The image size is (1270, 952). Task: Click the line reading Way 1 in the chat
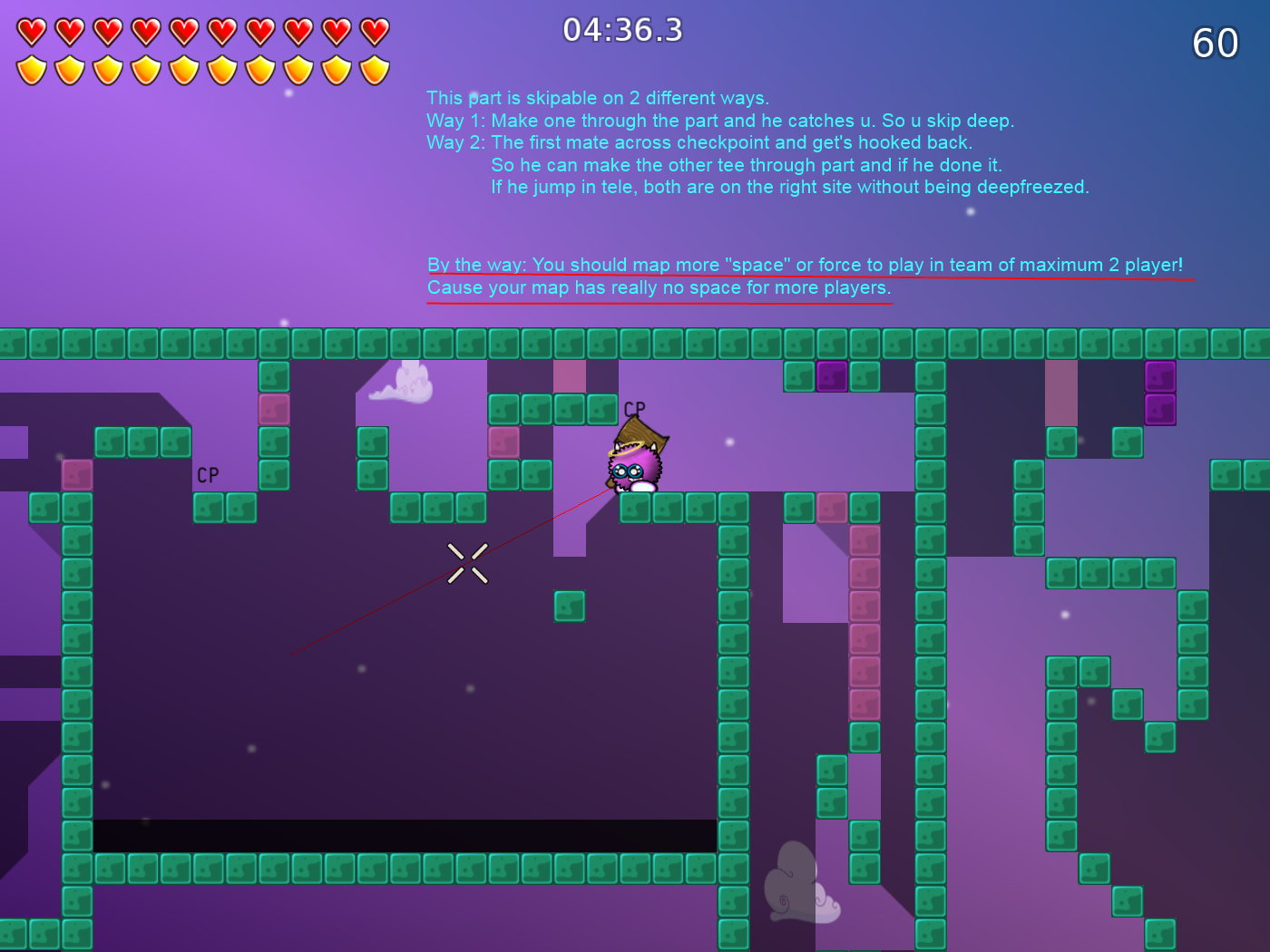point(721,121)
